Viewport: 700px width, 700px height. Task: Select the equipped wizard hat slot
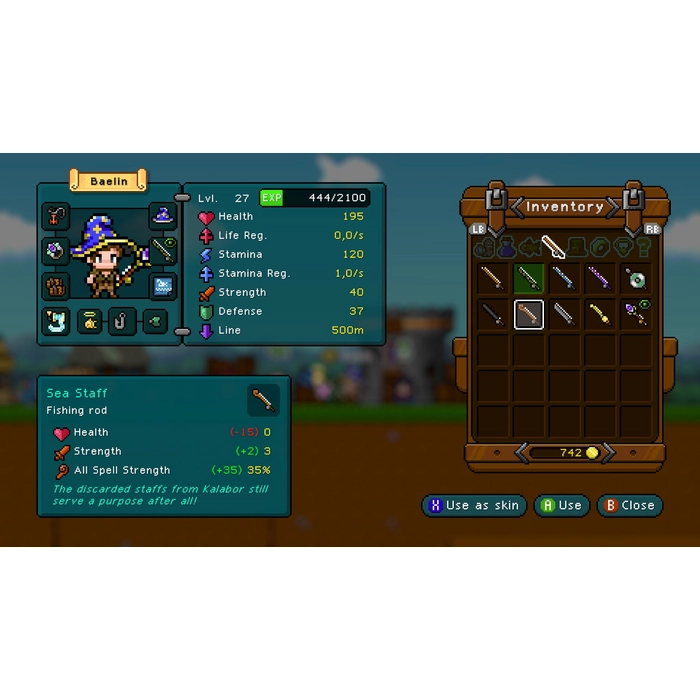click(163, 215)
